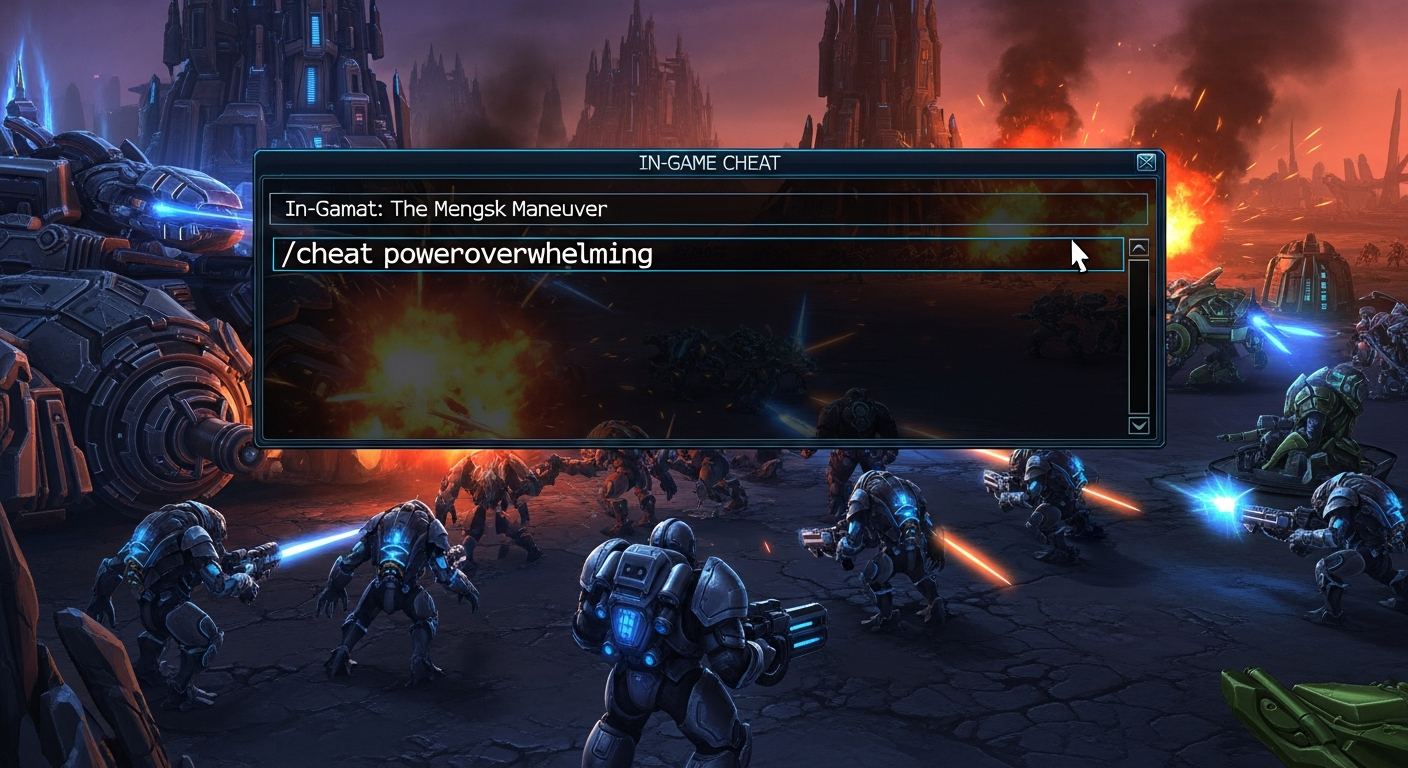Click the scroll-down chevron on the scrollbar
1408x768 pixels.
1140,426
